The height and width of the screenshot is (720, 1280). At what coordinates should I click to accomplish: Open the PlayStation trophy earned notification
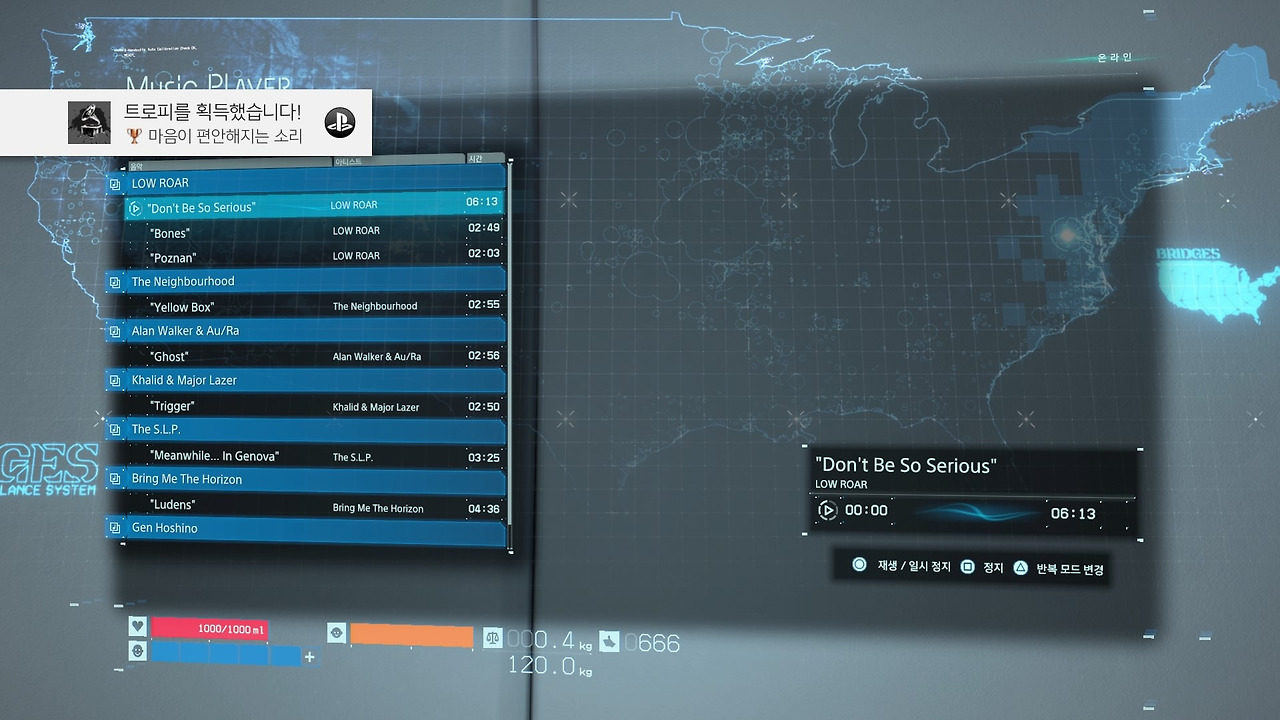(186, 123)
